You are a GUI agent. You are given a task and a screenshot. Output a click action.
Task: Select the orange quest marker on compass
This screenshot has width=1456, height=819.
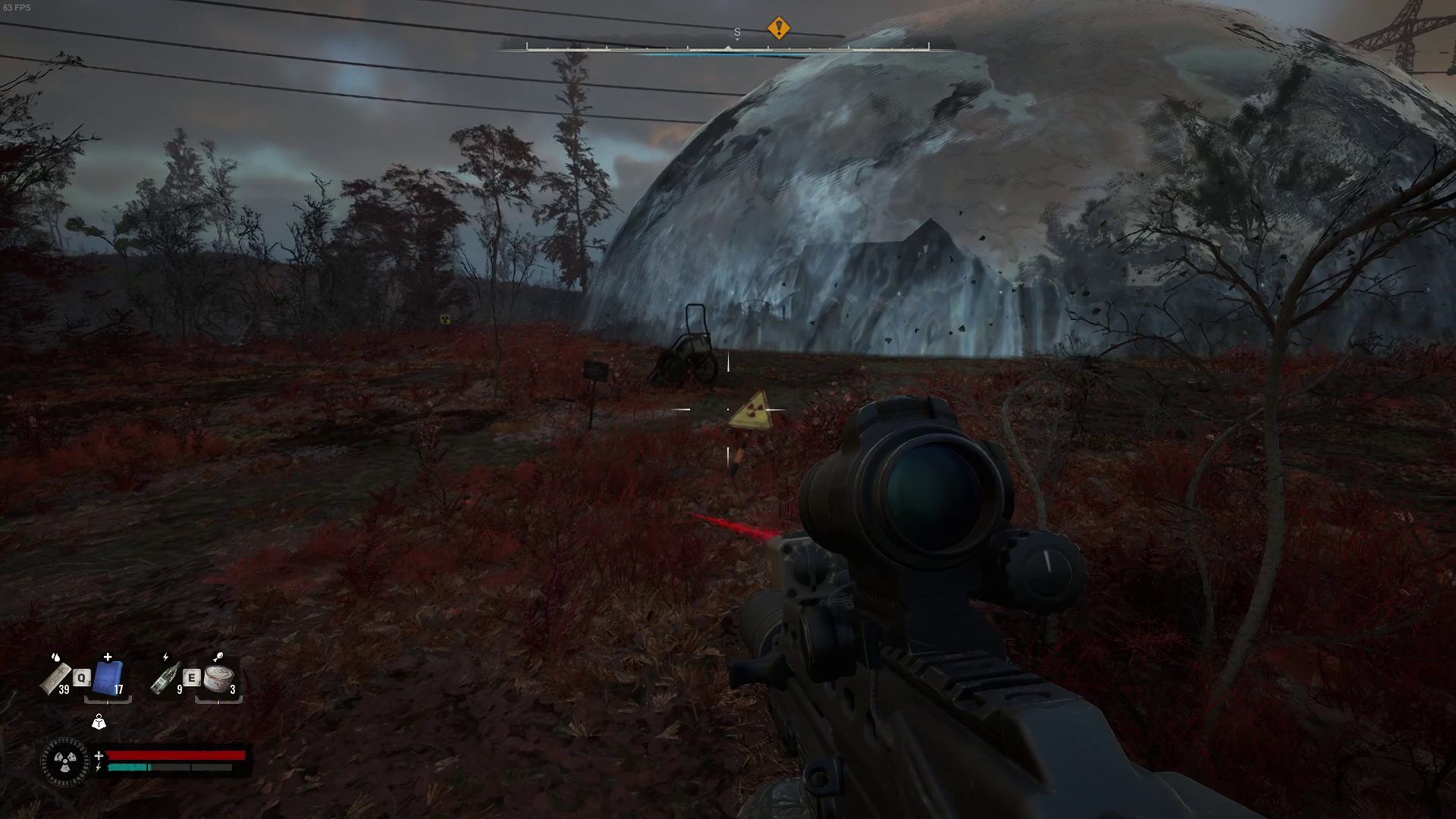778,28
